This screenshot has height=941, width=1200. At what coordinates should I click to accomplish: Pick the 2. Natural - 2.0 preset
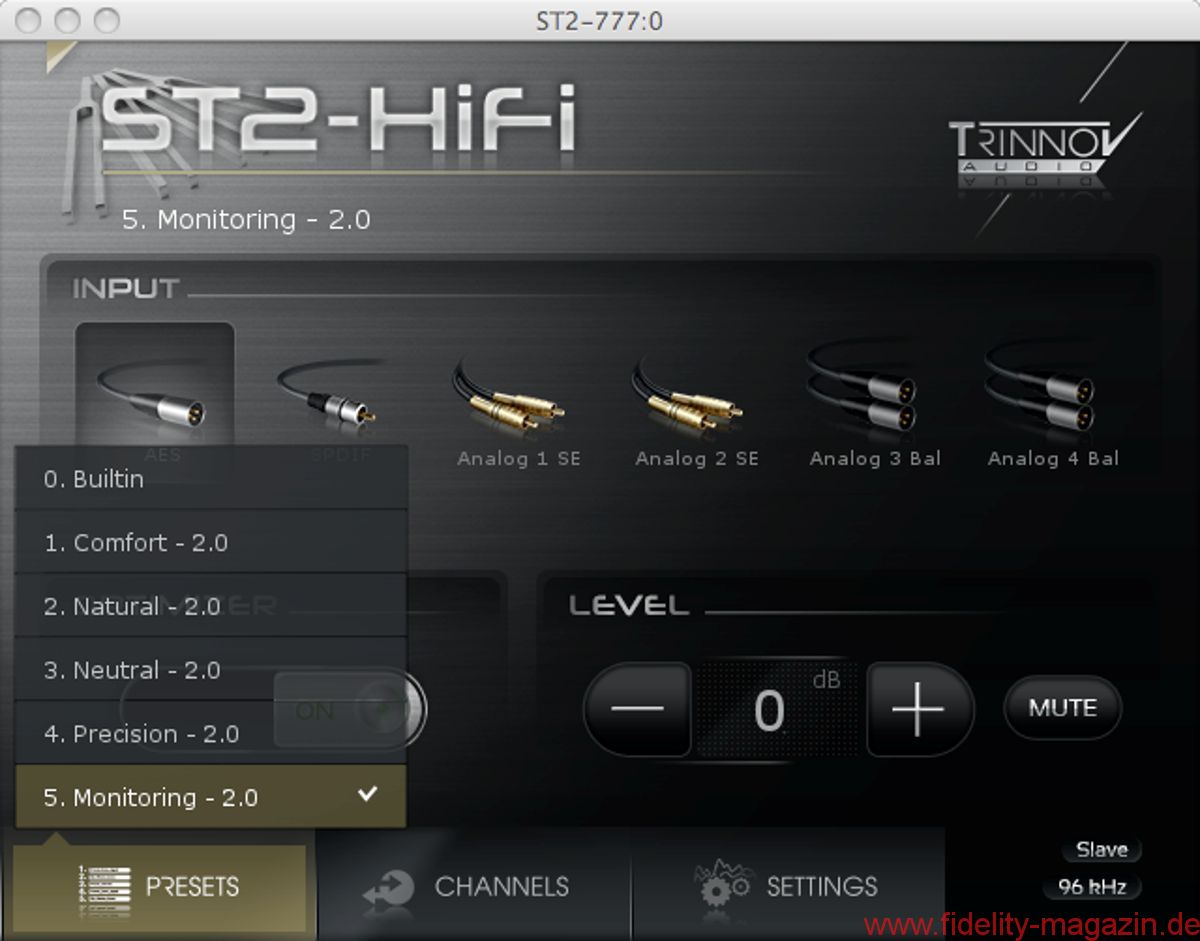[x=210, y=607]
